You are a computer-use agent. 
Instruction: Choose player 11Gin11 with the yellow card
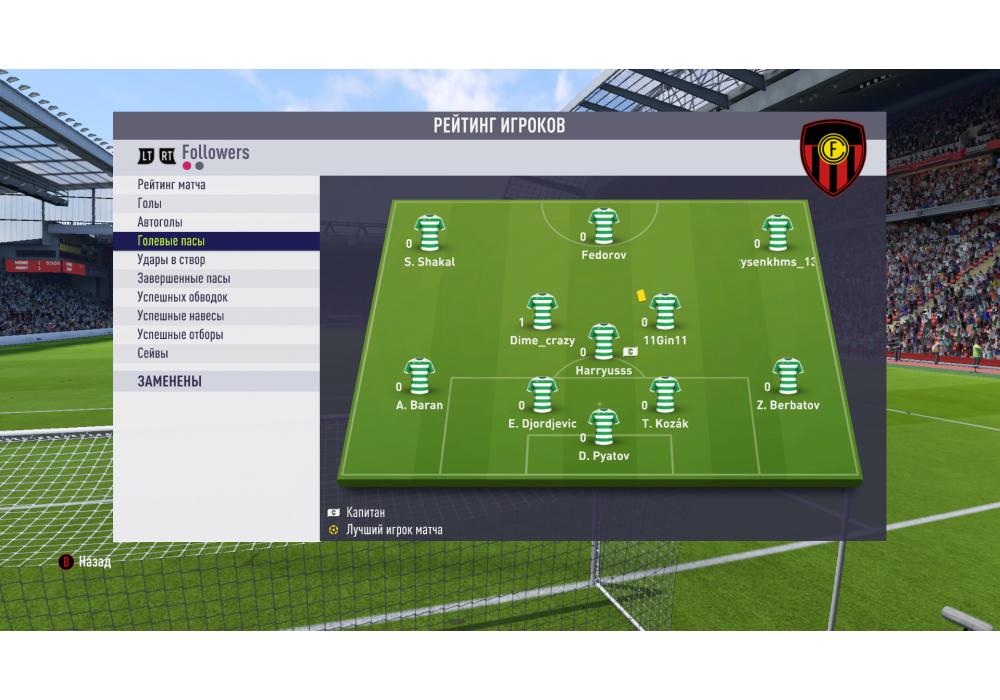(x=664, y=313)
